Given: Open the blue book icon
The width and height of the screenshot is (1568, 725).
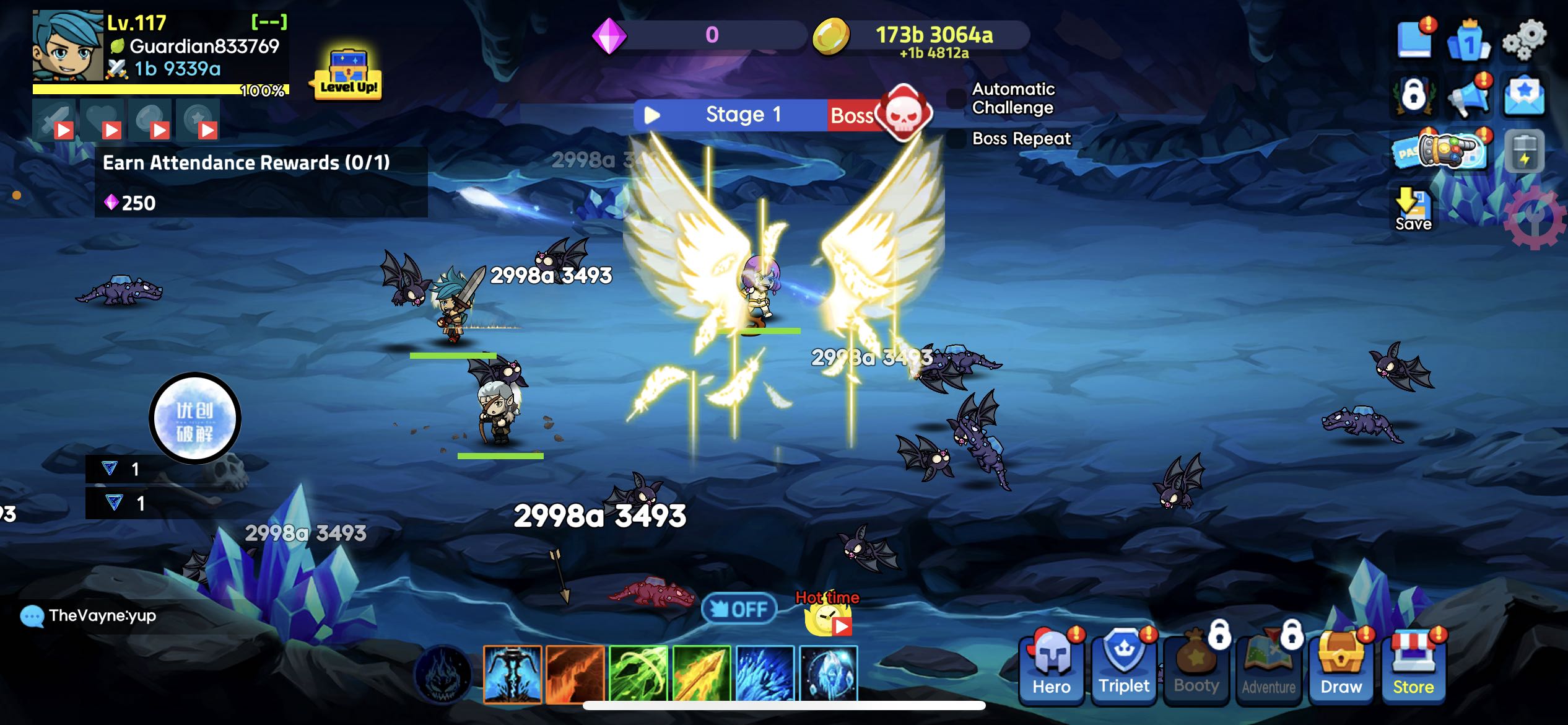Looking at the screenshot, I should [1415, 41].
